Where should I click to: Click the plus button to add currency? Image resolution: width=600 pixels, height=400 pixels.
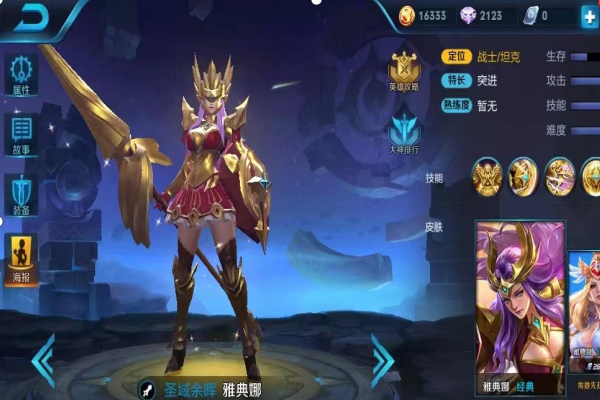coord(588,16)
